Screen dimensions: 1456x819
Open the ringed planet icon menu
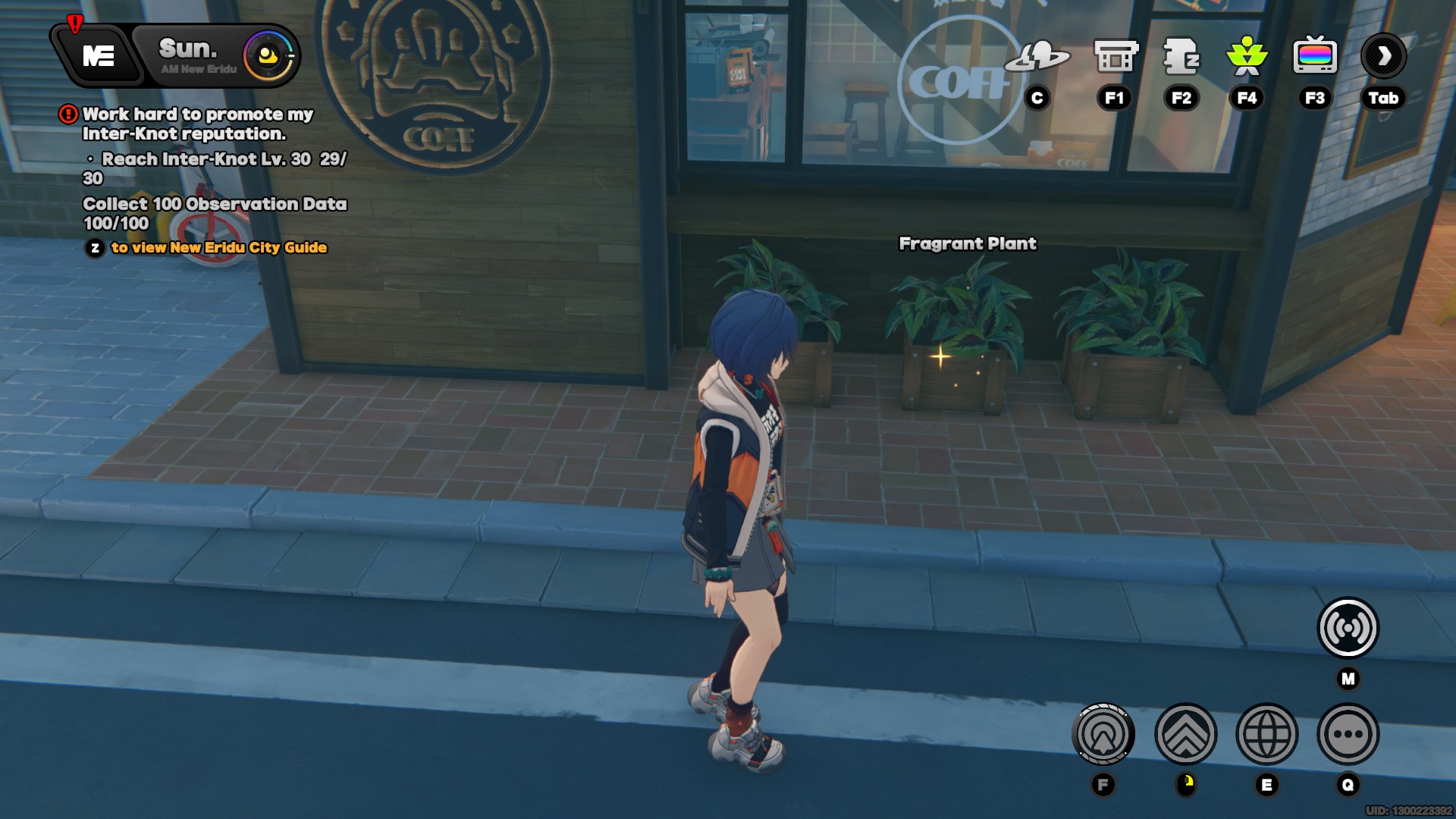click(1037, 56)
